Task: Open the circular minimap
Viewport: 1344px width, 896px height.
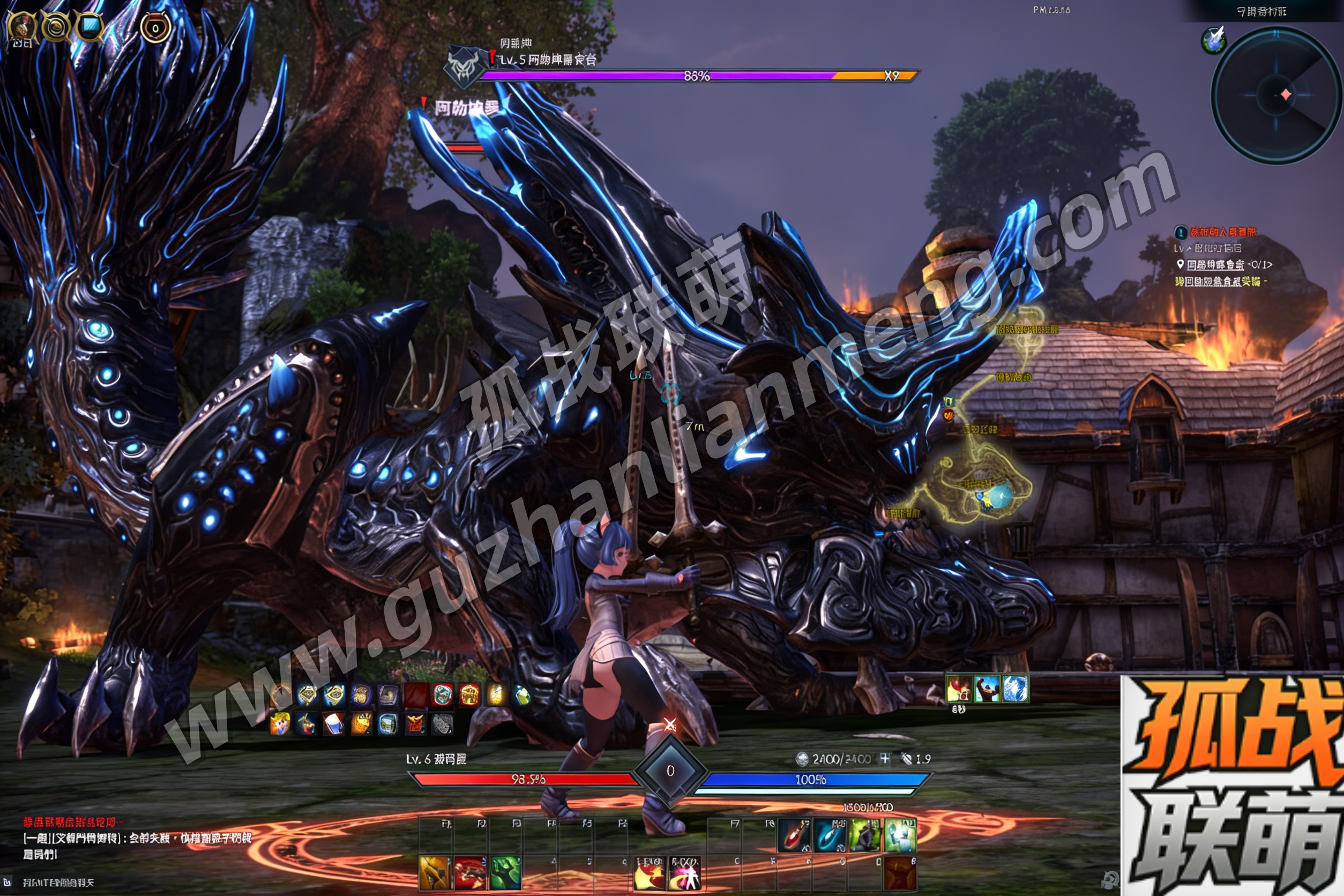Action: pos(1275,95)
